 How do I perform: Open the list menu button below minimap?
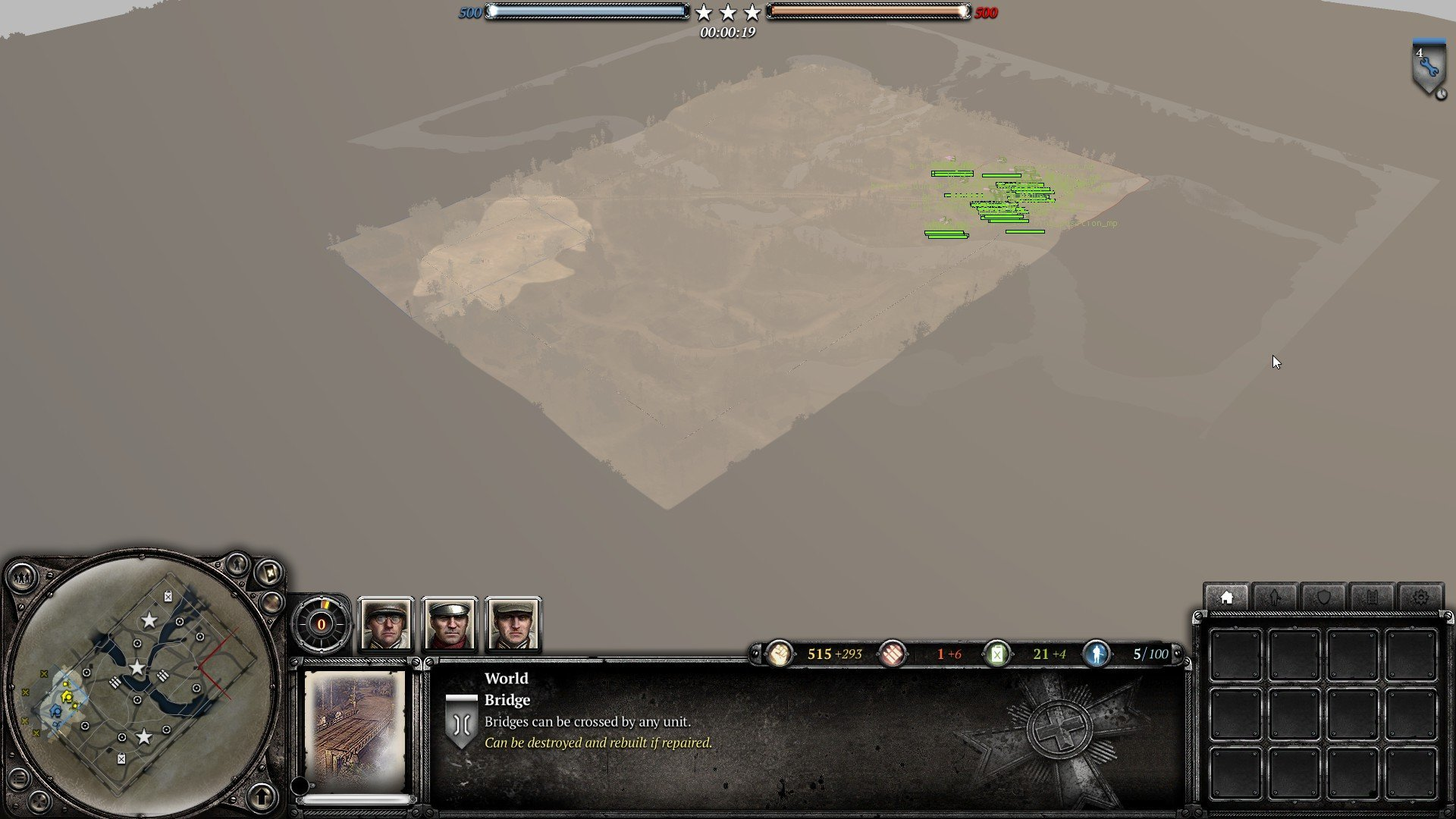click(19, 778)
